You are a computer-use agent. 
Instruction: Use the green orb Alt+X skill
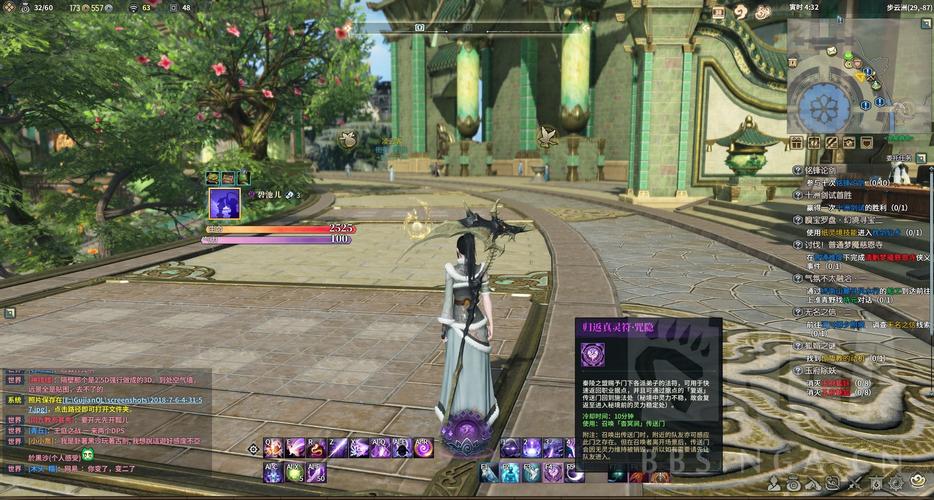pos(295,472)
